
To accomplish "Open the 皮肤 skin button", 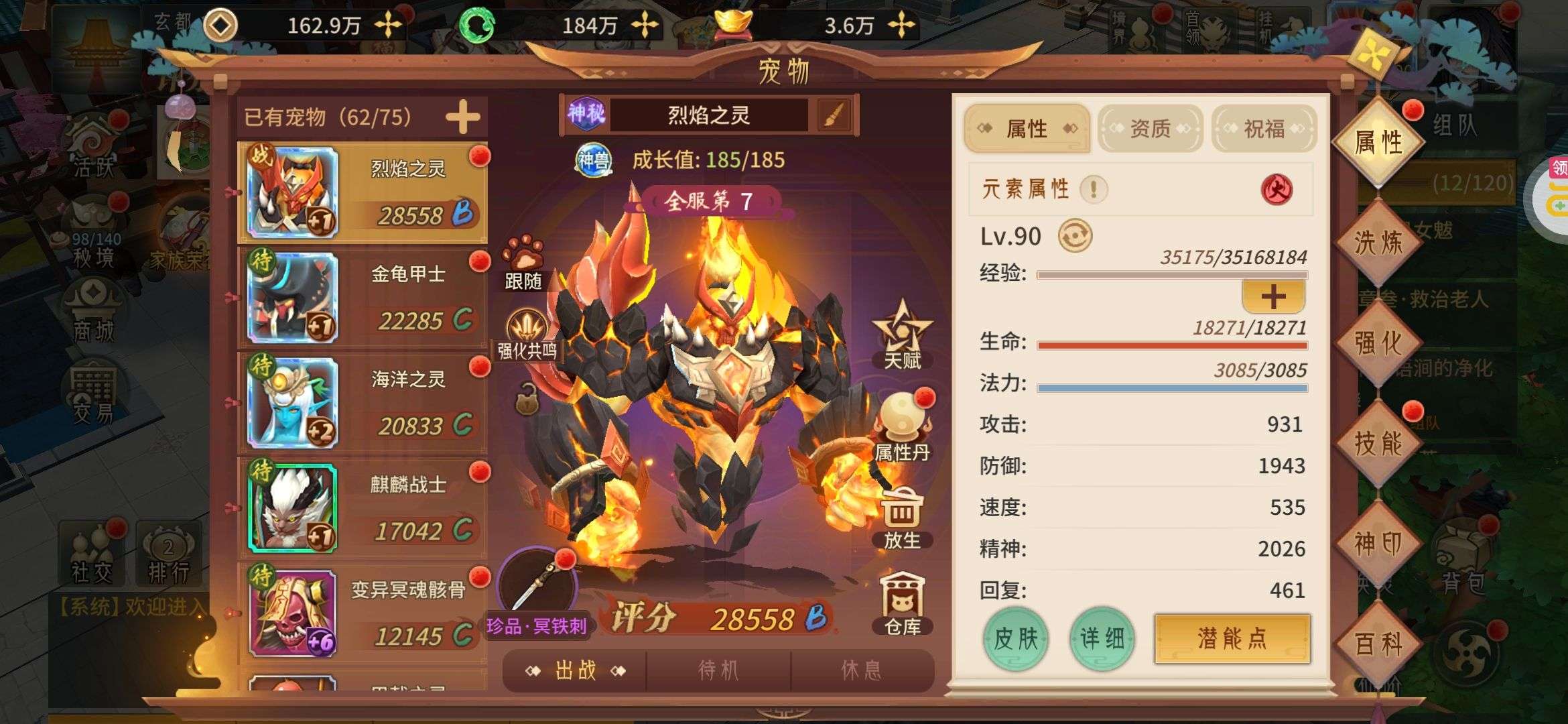I will point(1015,638).
